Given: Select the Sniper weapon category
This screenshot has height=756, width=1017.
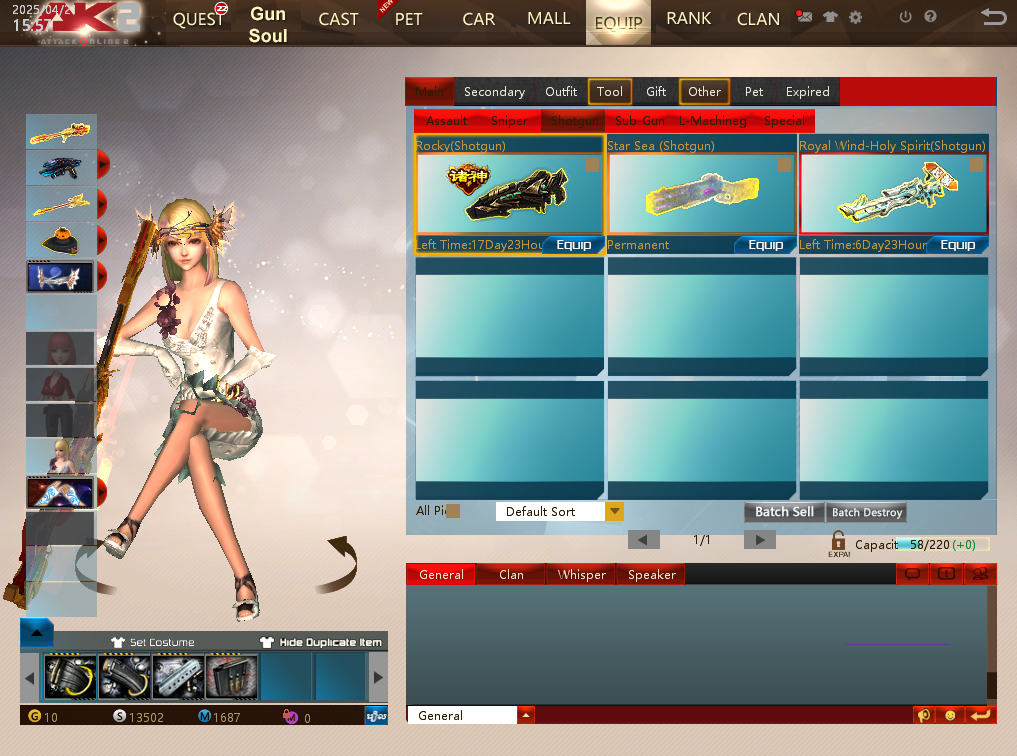Looking at the screenshot, I should coord(509,121).
